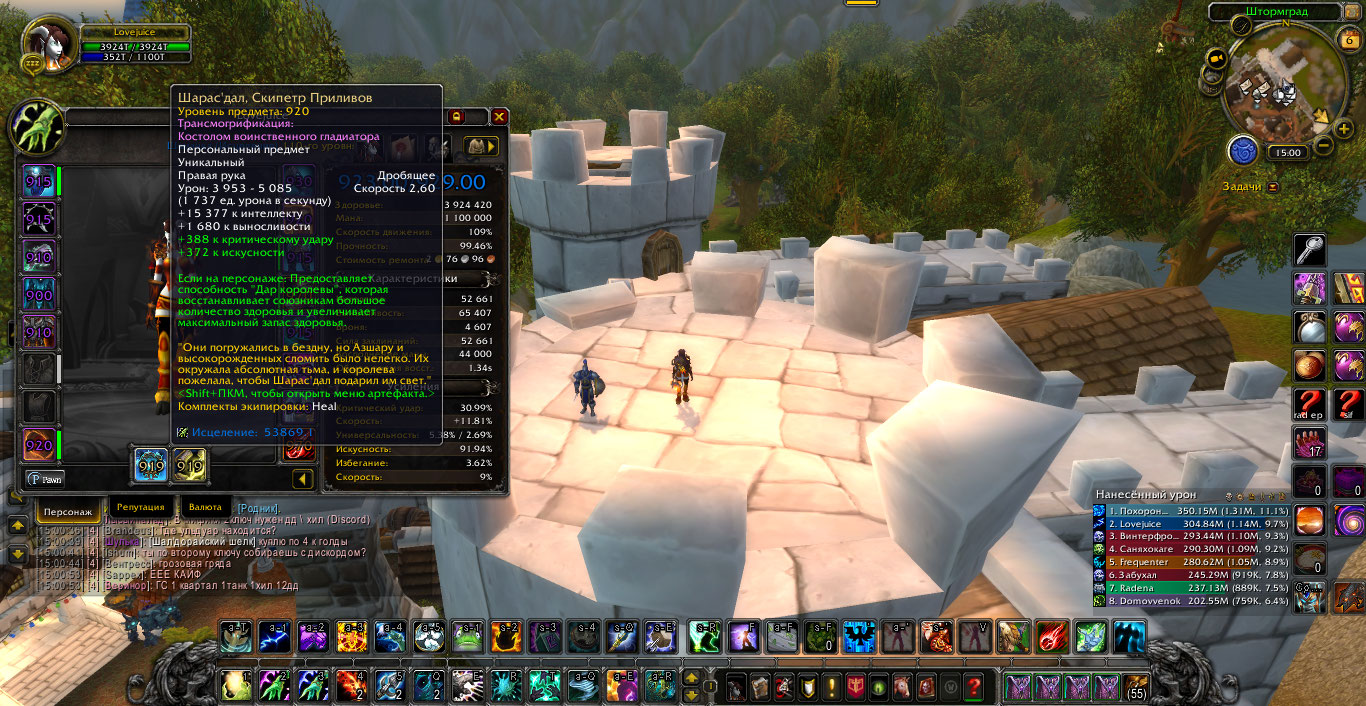Zoom out the minimap with minus button
This screenshot has width=1366, height=706.
click(x=1323, y=145)
